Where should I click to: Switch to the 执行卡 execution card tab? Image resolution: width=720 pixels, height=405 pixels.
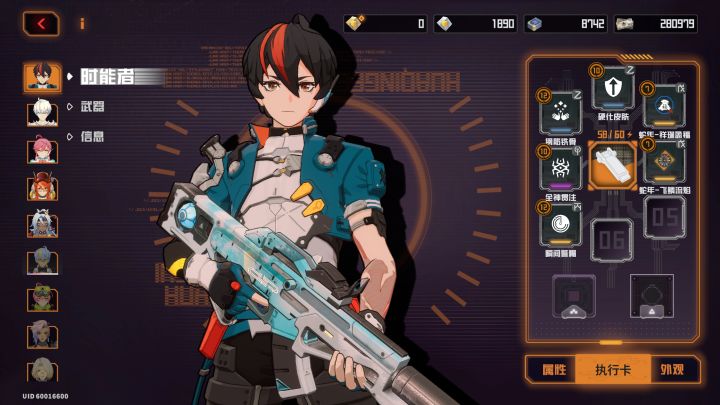click(612, 369)
